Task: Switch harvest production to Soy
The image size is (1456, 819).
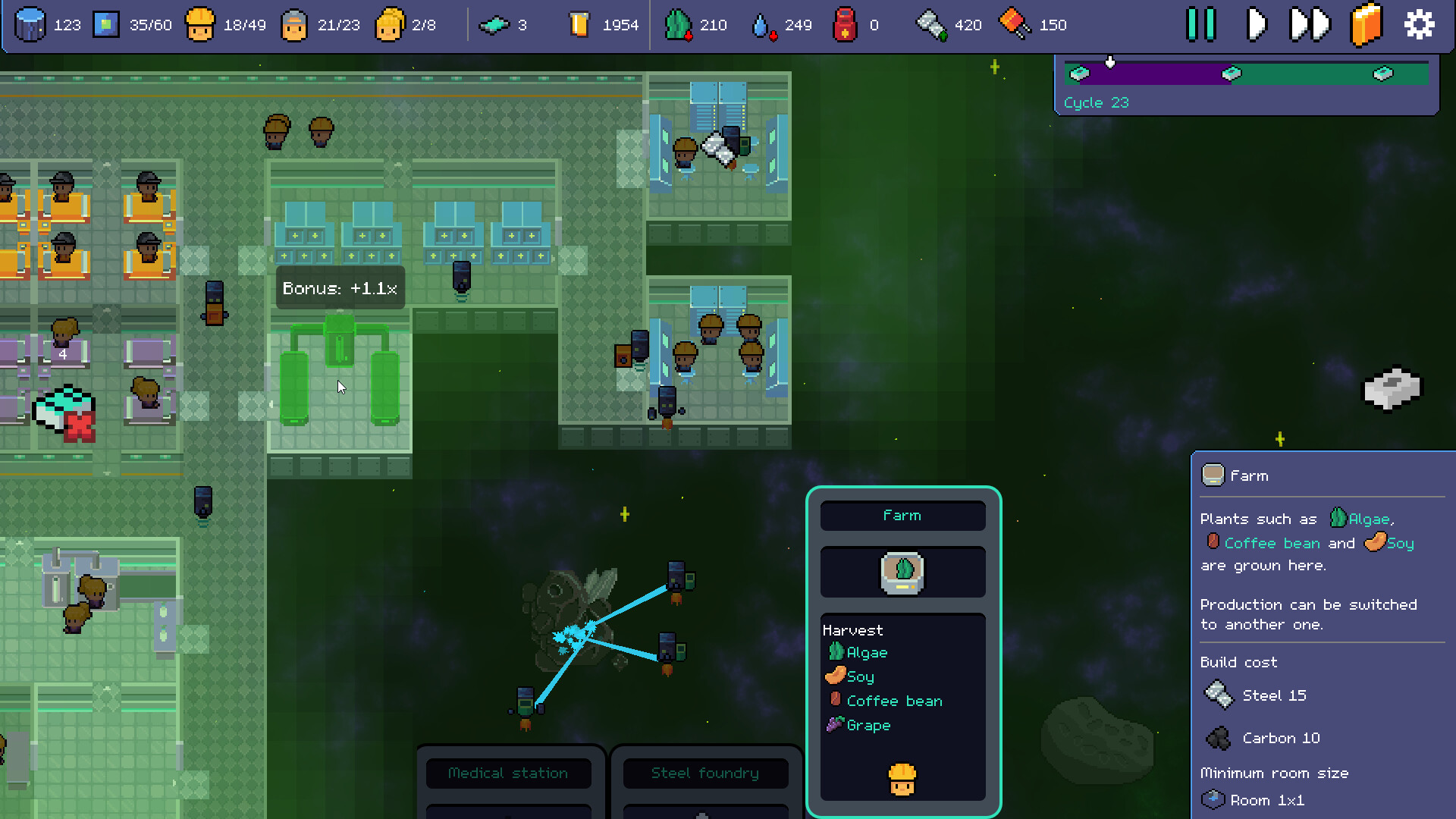Action: click(859, 676)
